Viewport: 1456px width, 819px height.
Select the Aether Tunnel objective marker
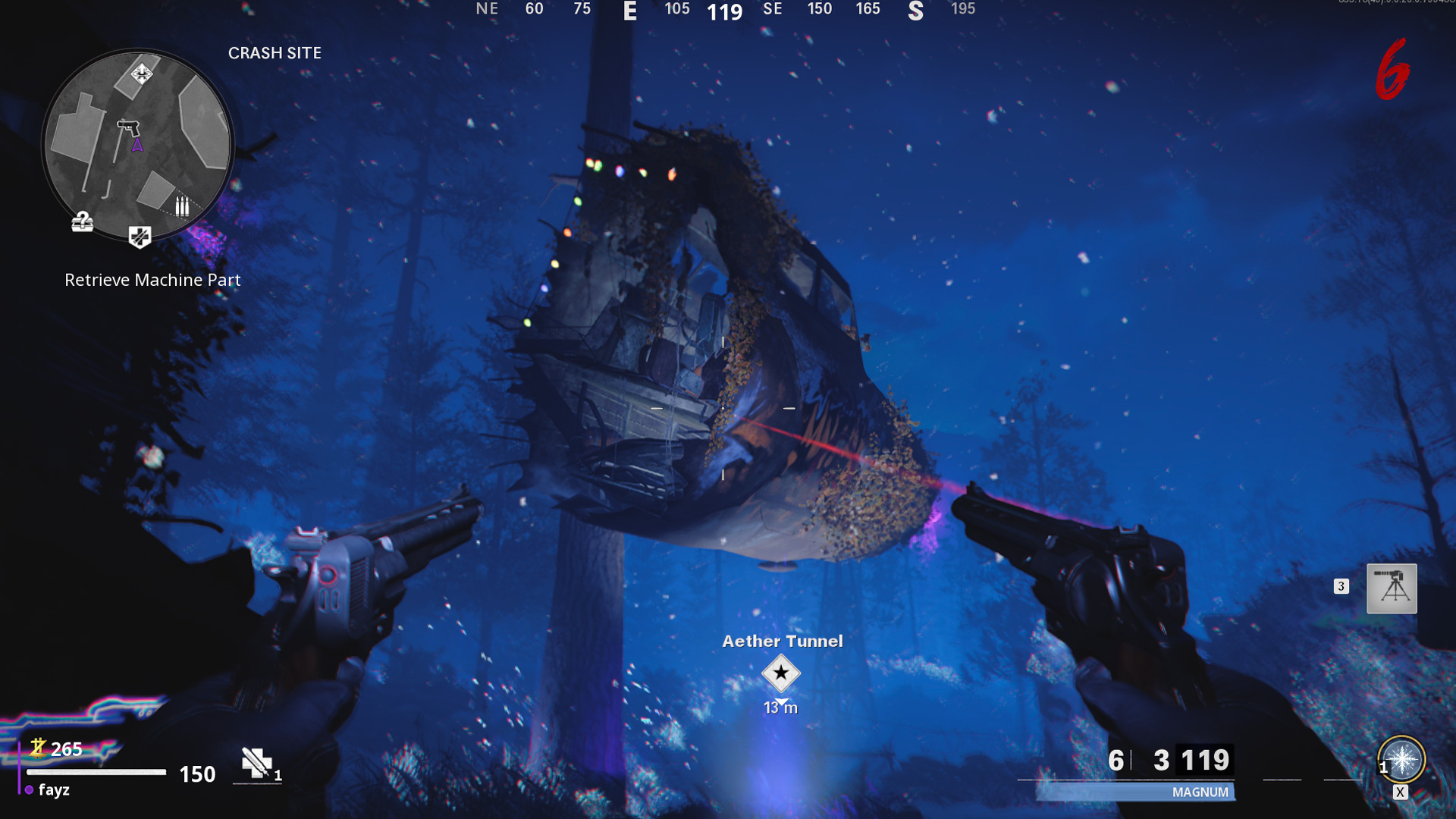click(780, 673)
